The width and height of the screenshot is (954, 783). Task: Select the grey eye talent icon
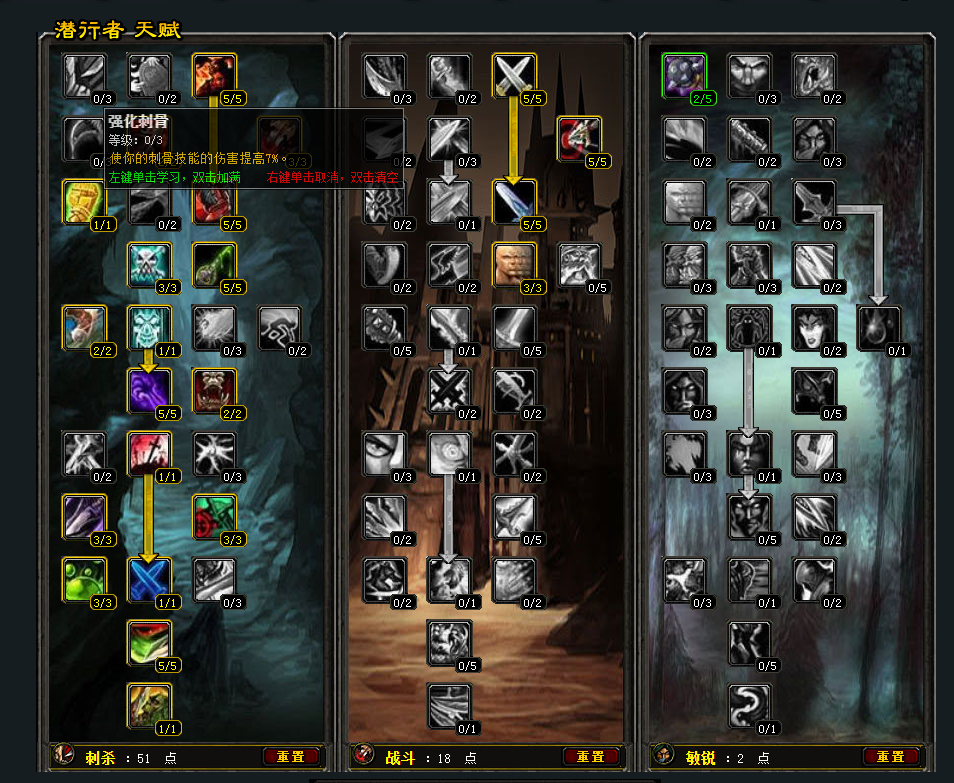[384, 453]
